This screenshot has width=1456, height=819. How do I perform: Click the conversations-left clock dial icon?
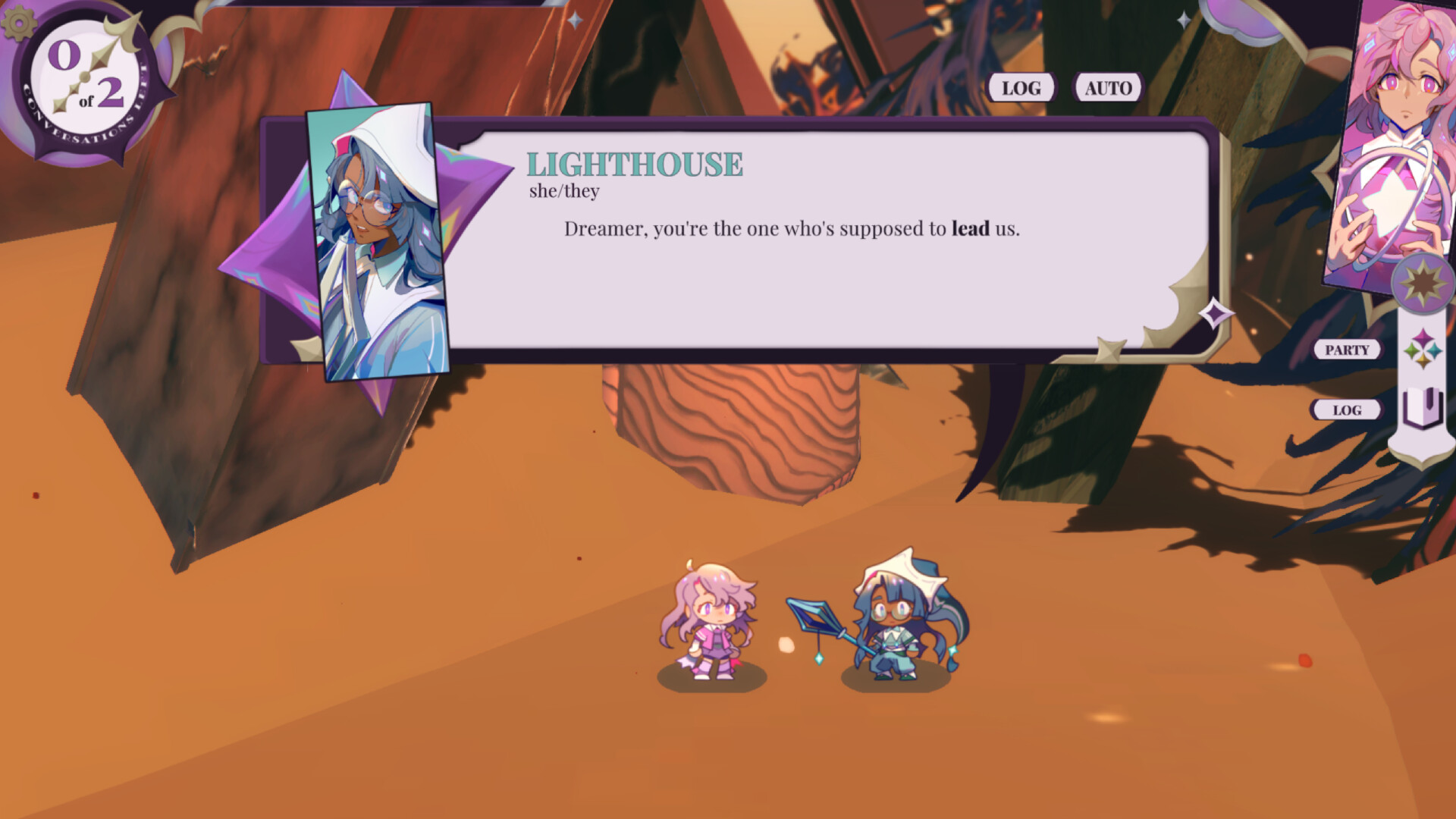pyautogui.click(x=83, y=76)
